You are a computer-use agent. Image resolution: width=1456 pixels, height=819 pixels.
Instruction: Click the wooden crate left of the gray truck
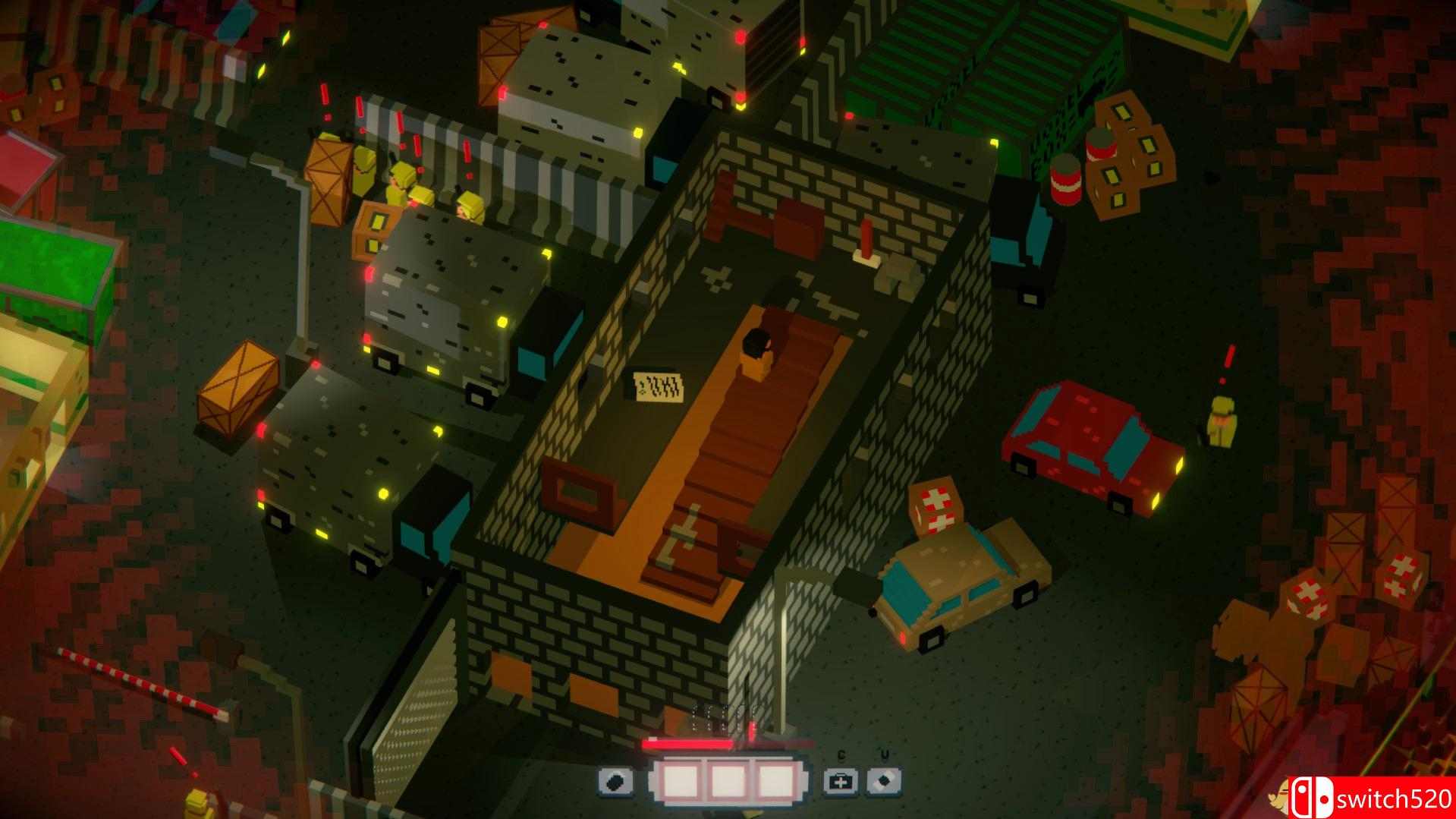tap(239, 387)
